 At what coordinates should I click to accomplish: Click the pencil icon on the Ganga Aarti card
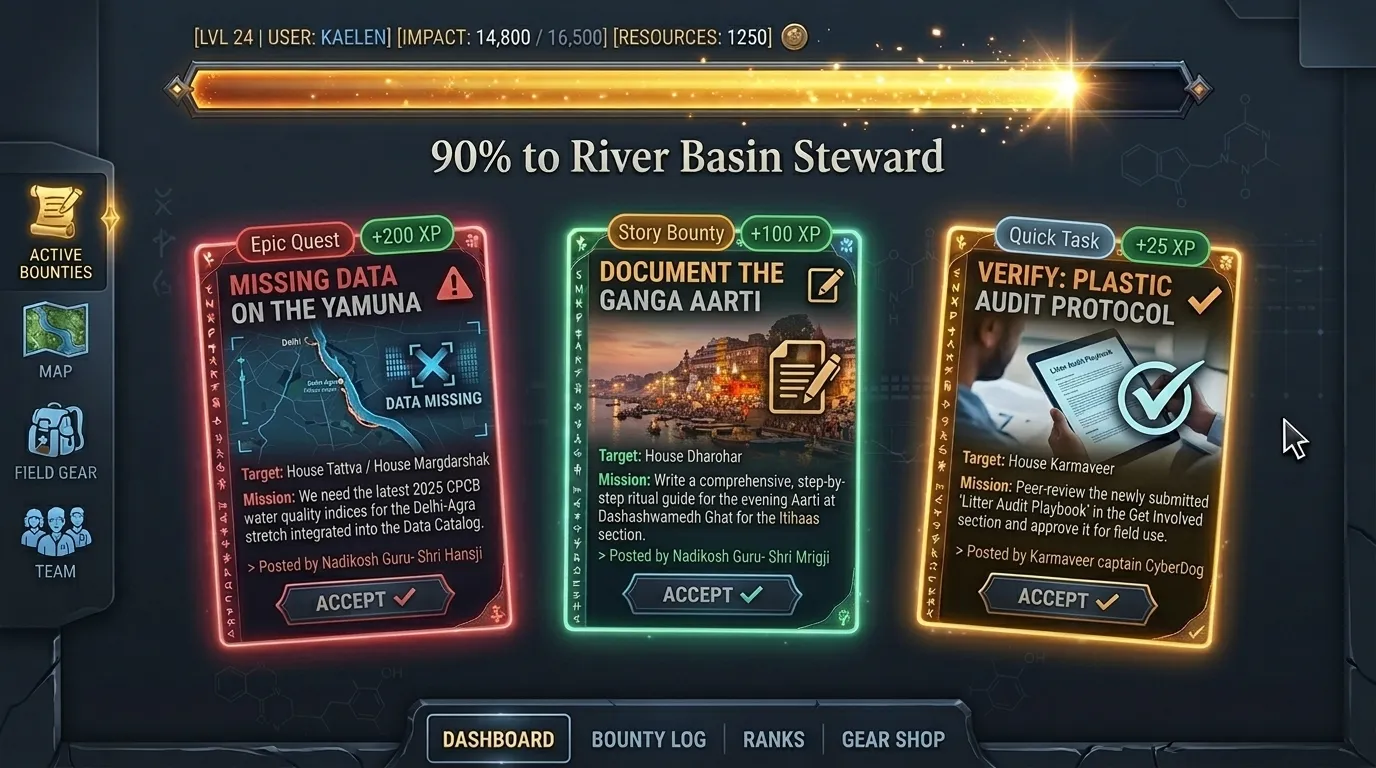pyautogui.click(x=824, y=285)
